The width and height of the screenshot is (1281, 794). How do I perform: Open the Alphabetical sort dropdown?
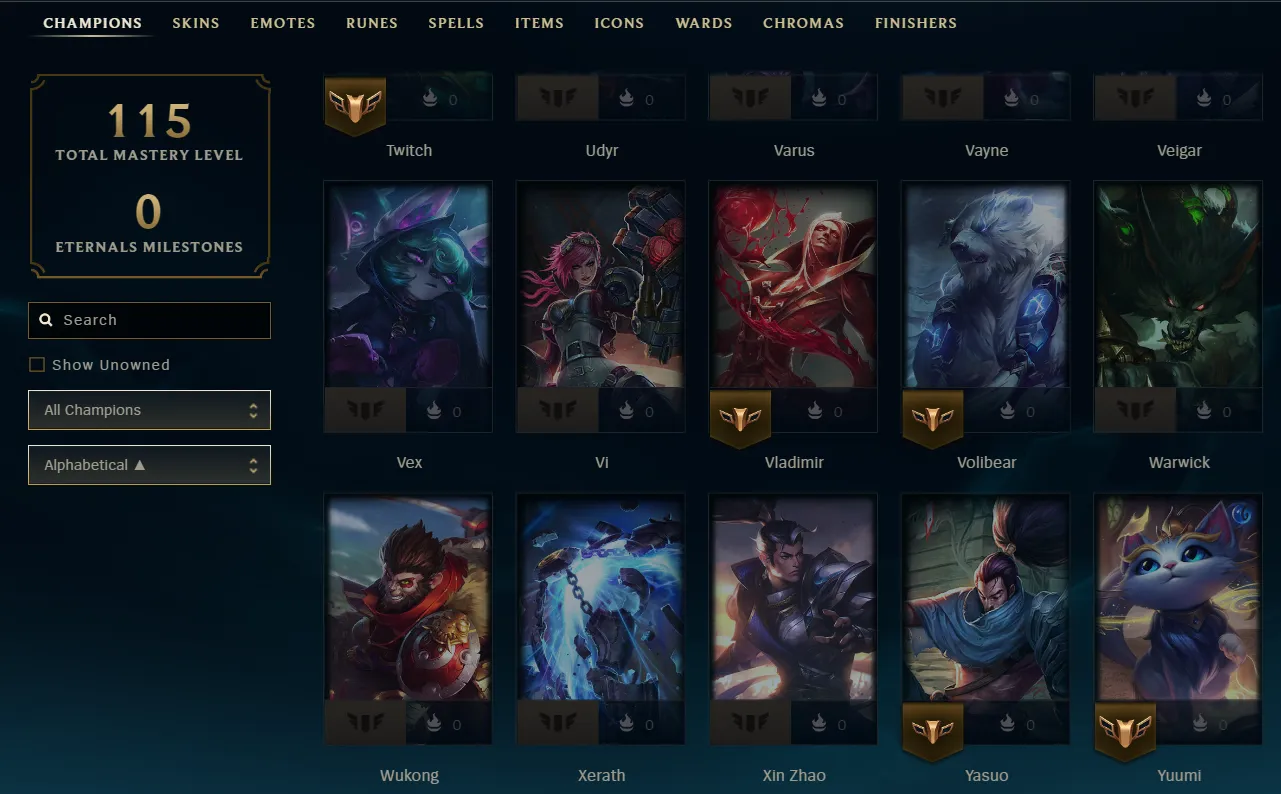[x=149, y=465]
